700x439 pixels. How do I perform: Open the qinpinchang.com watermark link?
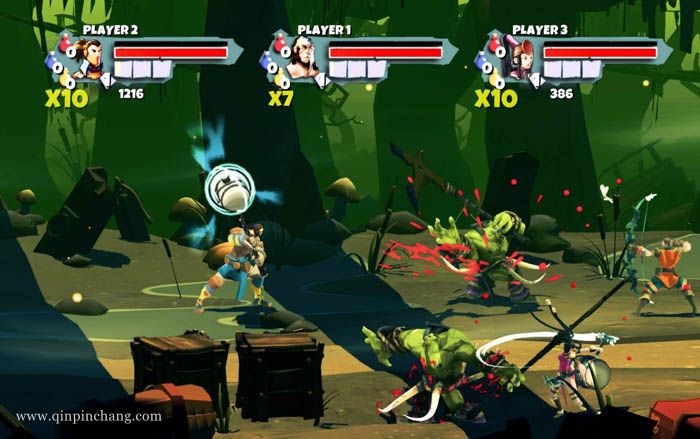pos(89,416)
